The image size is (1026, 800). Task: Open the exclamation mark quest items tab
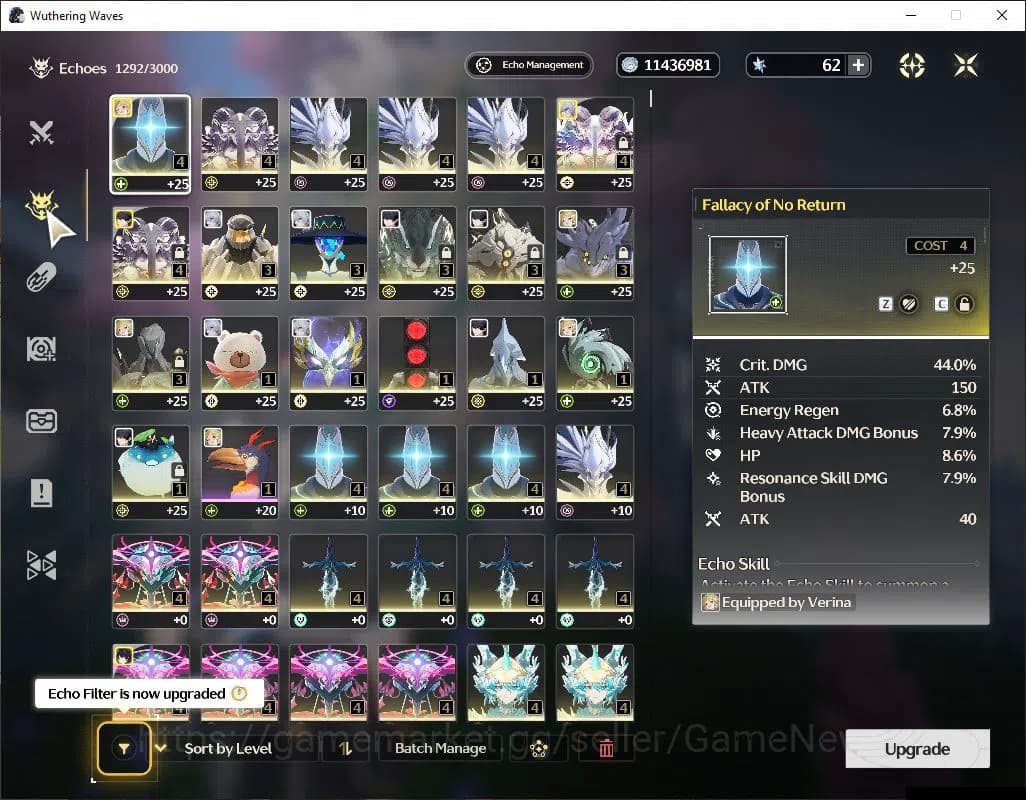point(41,492)
